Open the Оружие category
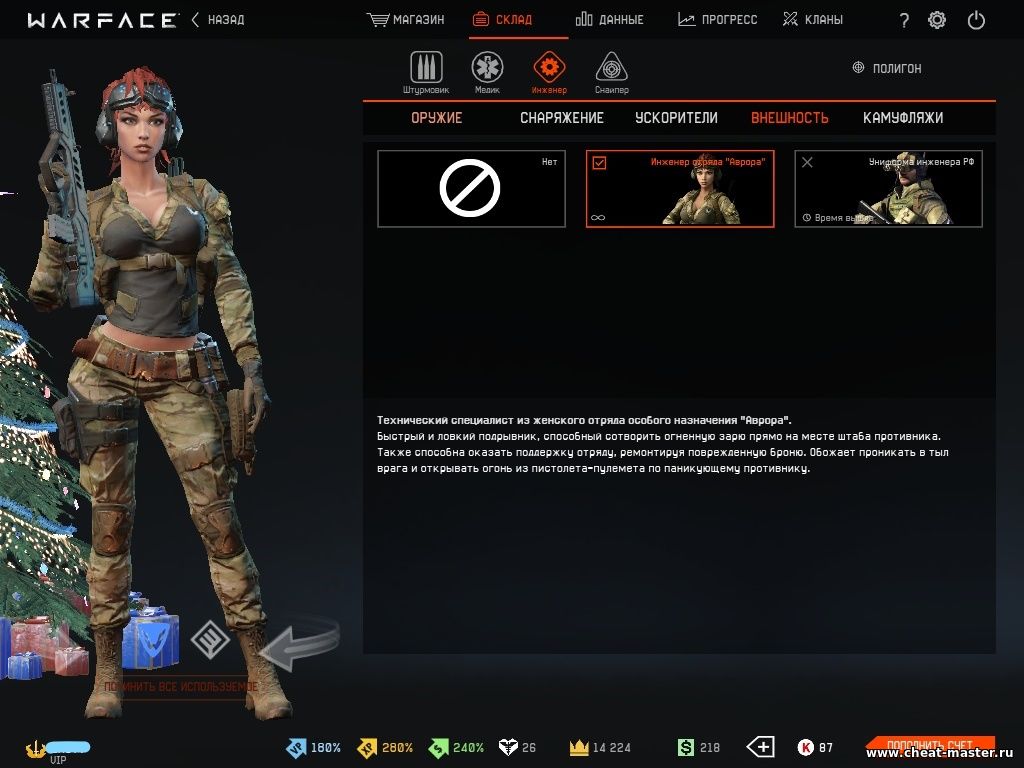 point(437,118)
